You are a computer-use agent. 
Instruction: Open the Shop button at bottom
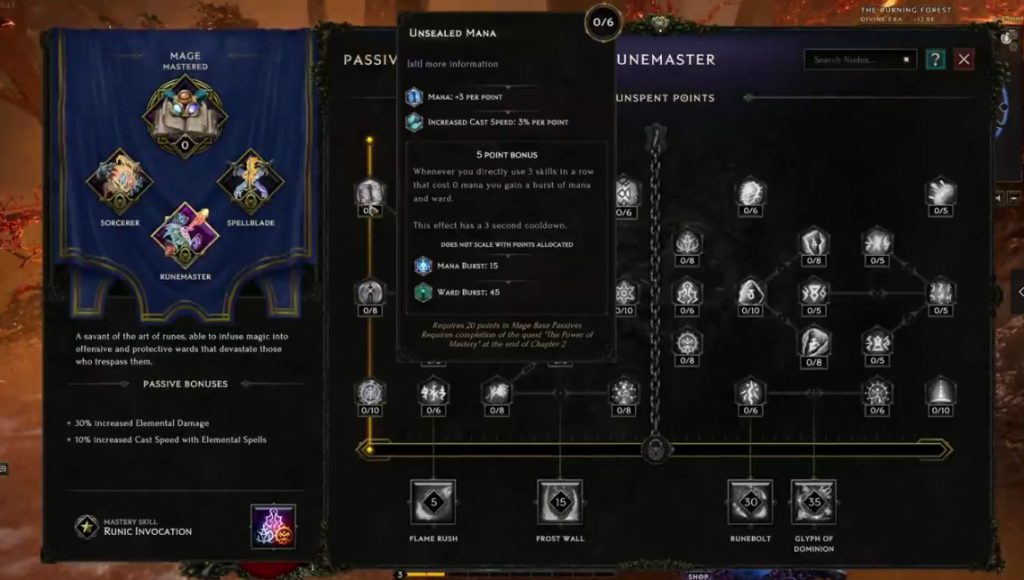coord(698,575)
